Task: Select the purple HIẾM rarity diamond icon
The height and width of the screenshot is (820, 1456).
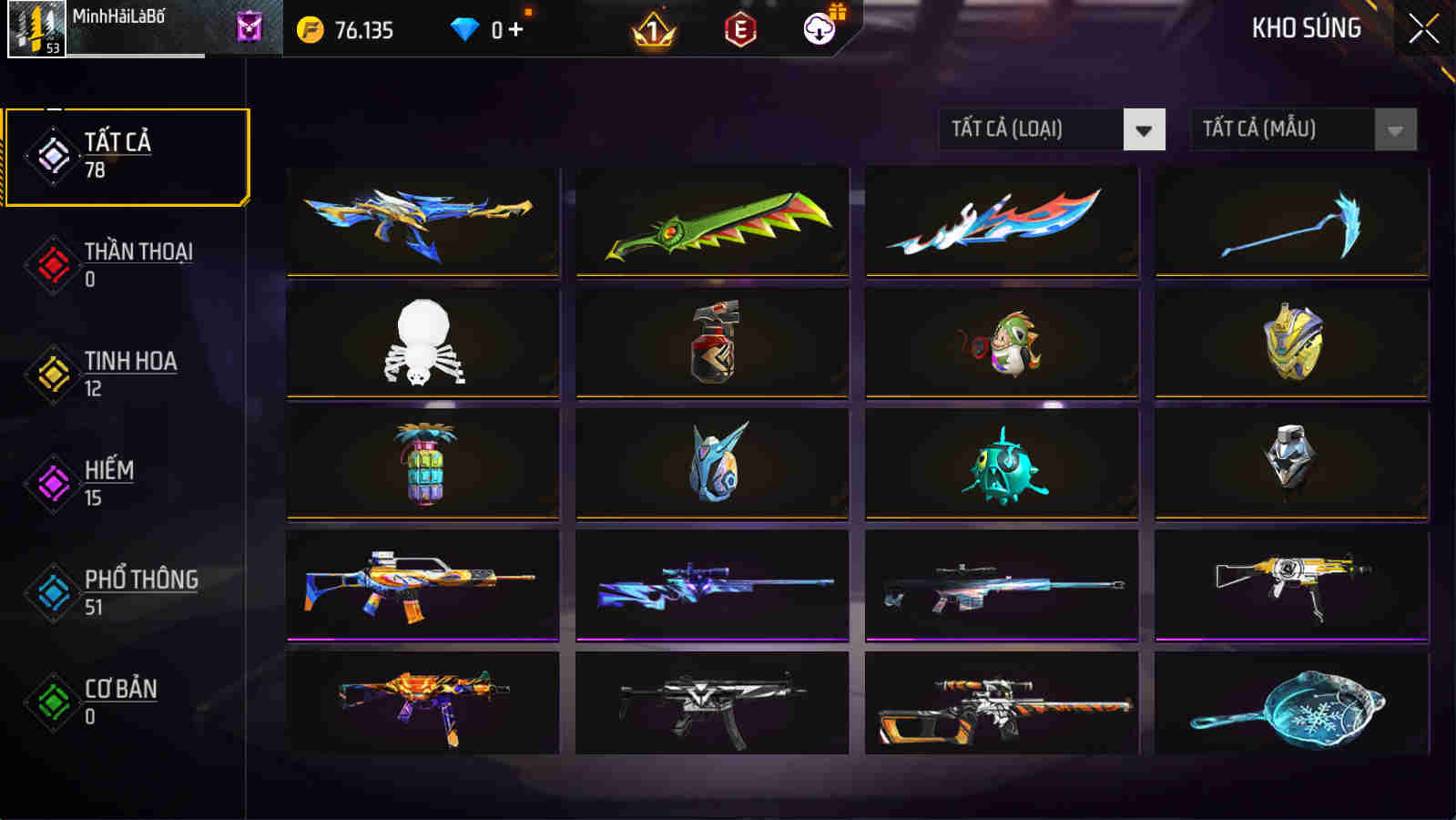Action: (53, 483)
